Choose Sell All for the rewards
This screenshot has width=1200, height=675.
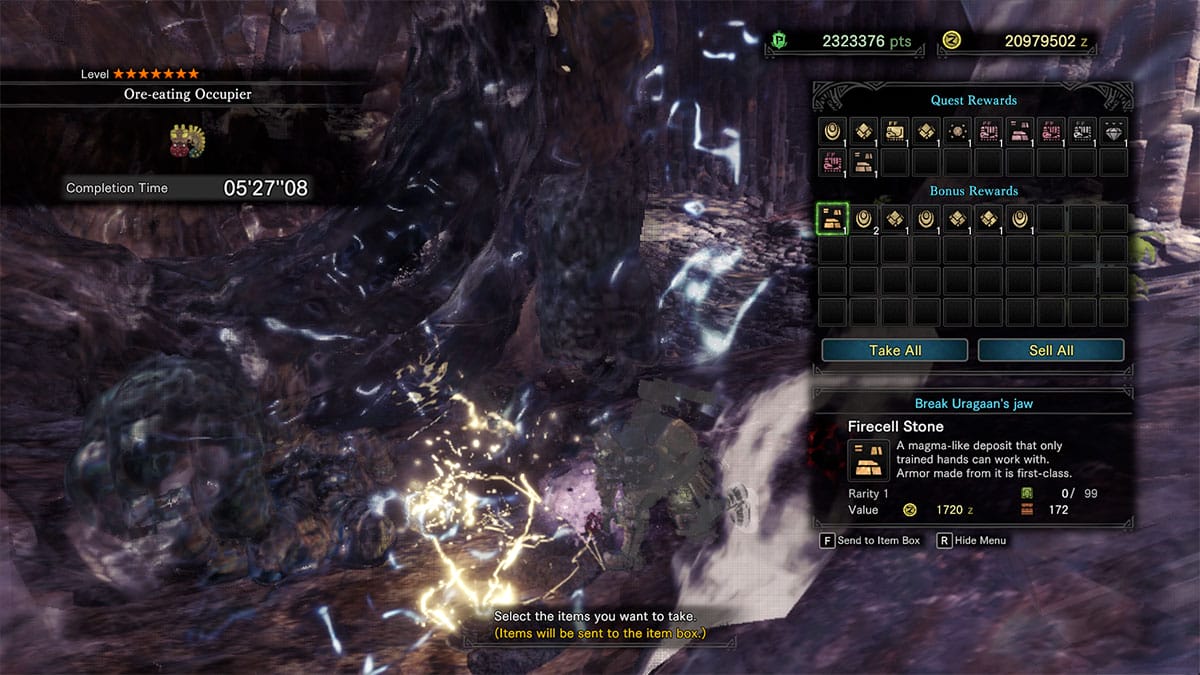tap(1050, 350)
